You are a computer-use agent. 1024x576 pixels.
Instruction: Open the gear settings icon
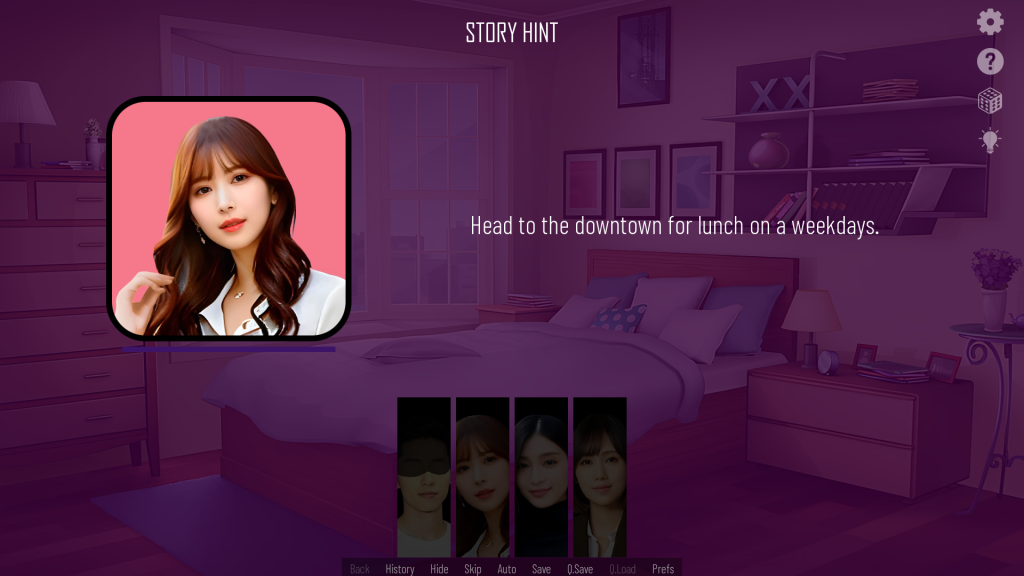990,22
